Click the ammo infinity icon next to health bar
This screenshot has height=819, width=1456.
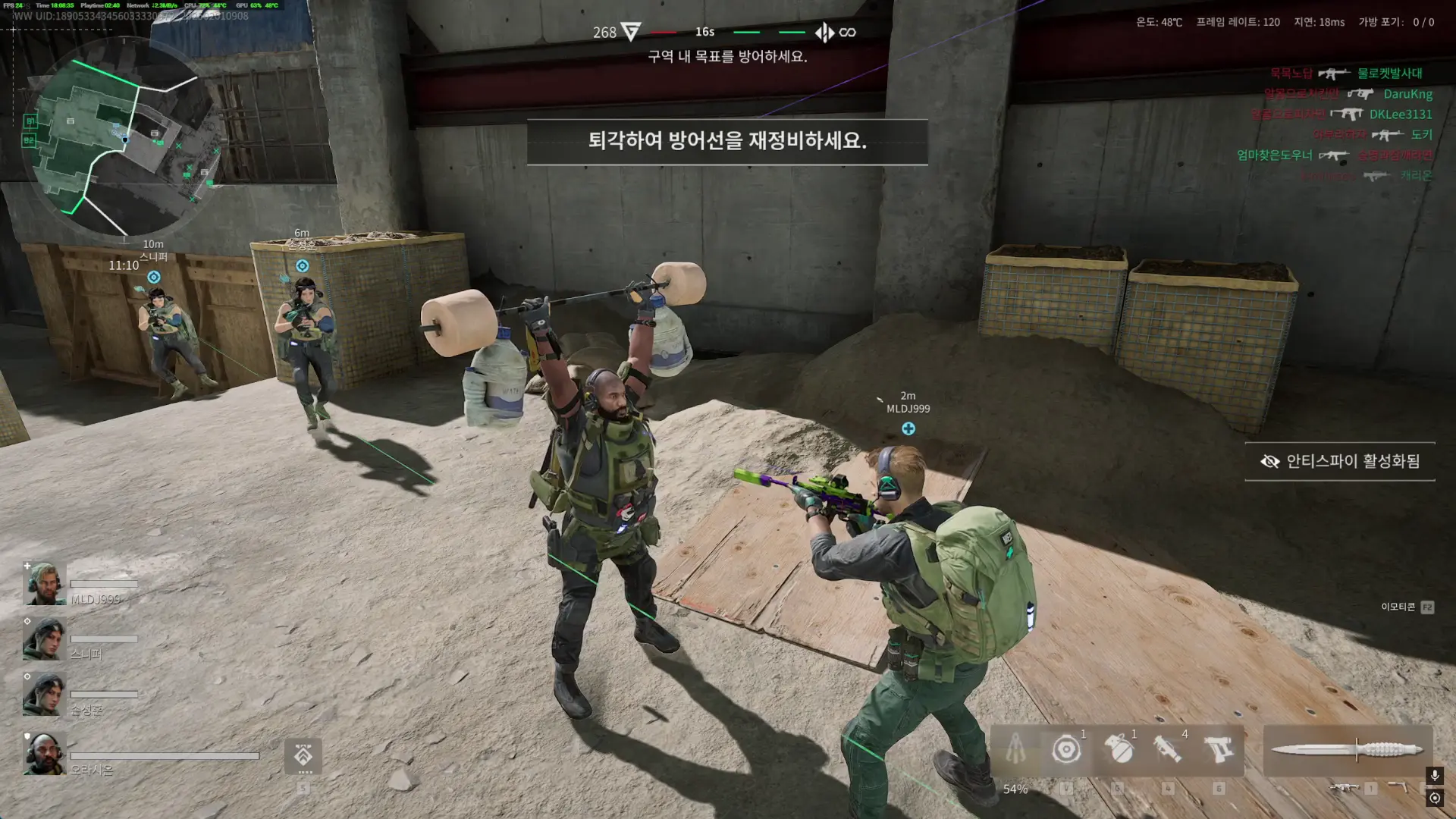[847, 32]
